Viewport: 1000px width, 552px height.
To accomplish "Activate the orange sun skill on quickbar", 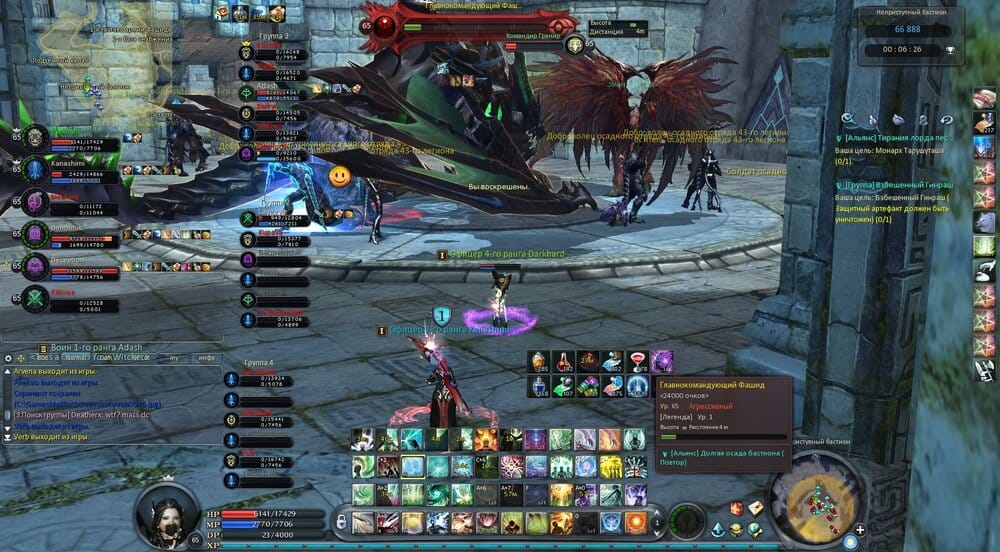I will click(x=636, y=522).
